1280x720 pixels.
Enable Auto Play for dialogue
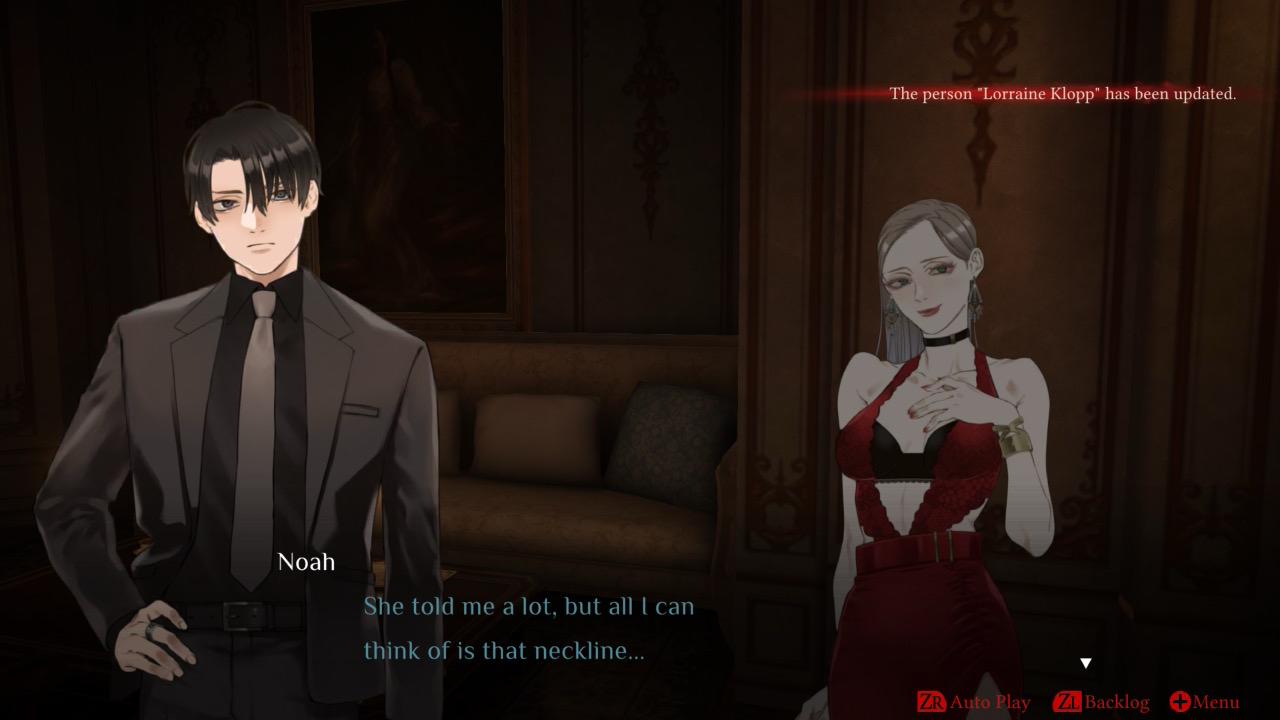click(974, 702)
